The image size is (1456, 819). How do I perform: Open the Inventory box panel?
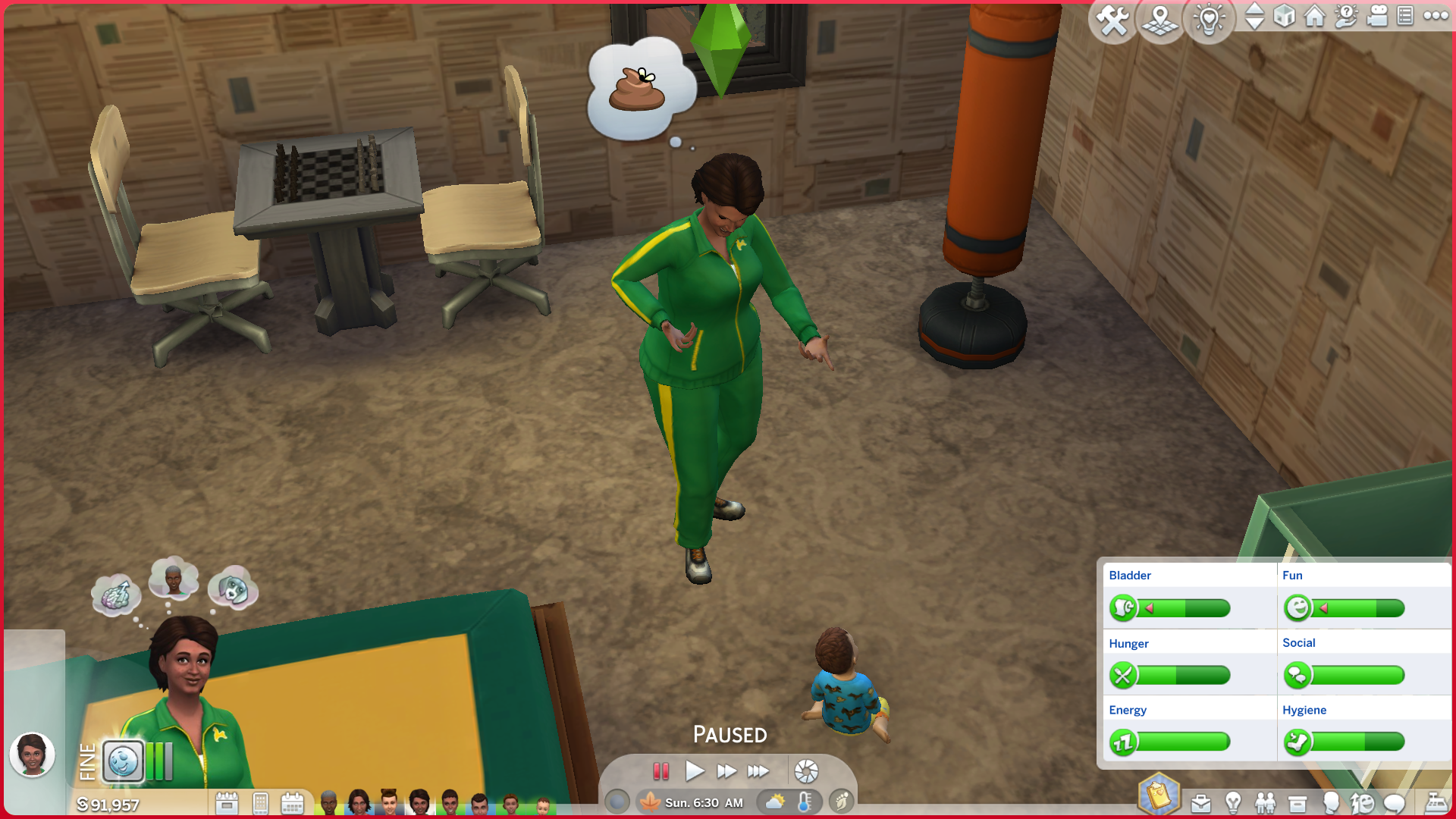(x=1298, y=802)
